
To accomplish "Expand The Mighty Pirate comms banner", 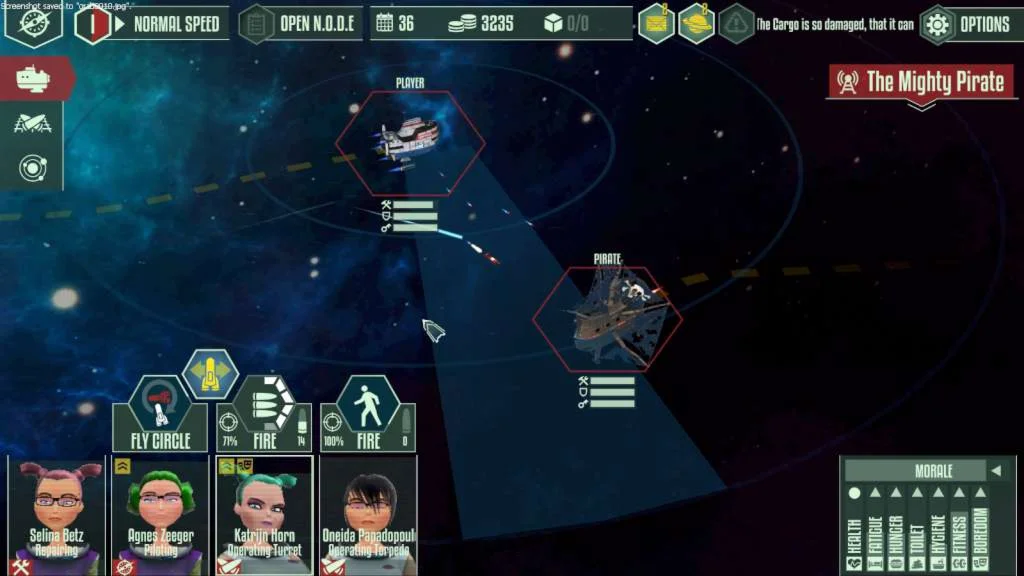I will (920, 84).
